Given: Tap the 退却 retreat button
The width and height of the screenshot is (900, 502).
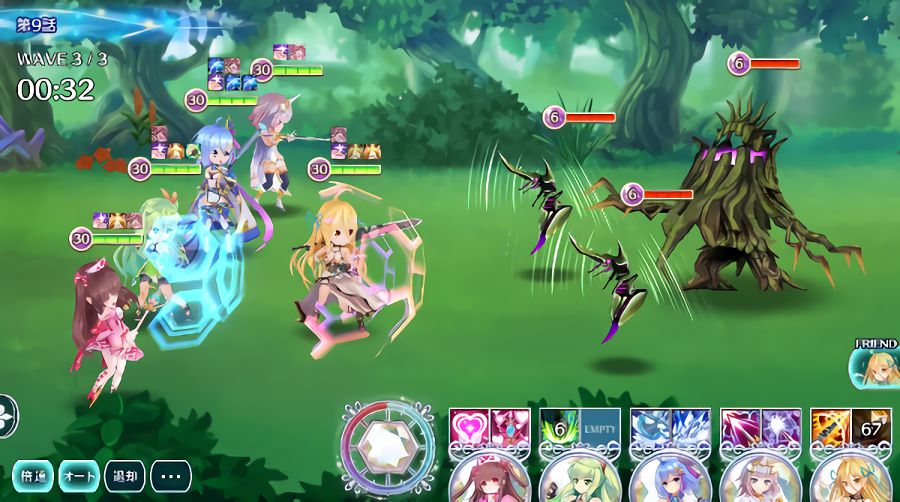Looking at the screenshot, I should coord(125,475).
